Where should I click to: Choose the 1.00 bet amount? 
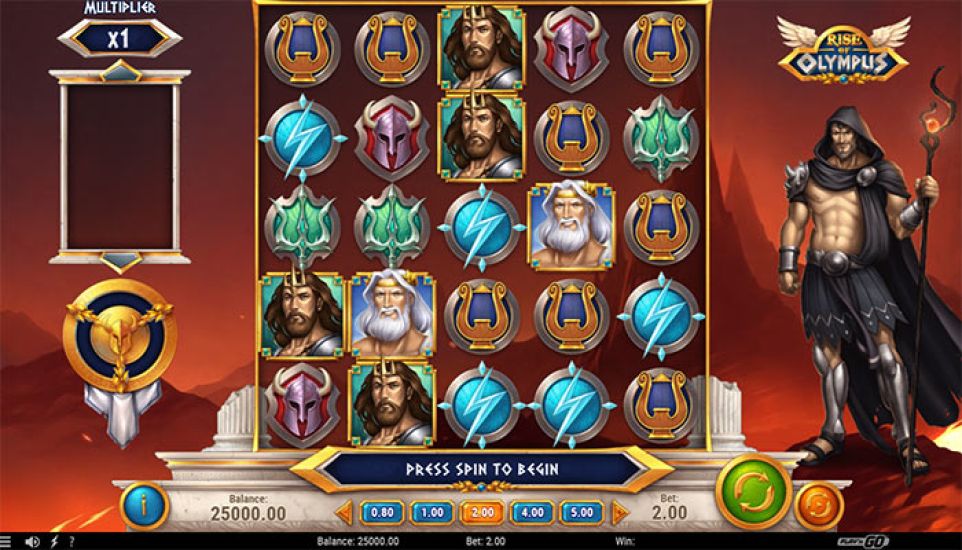pyautogui.click(x=432, y=513)
